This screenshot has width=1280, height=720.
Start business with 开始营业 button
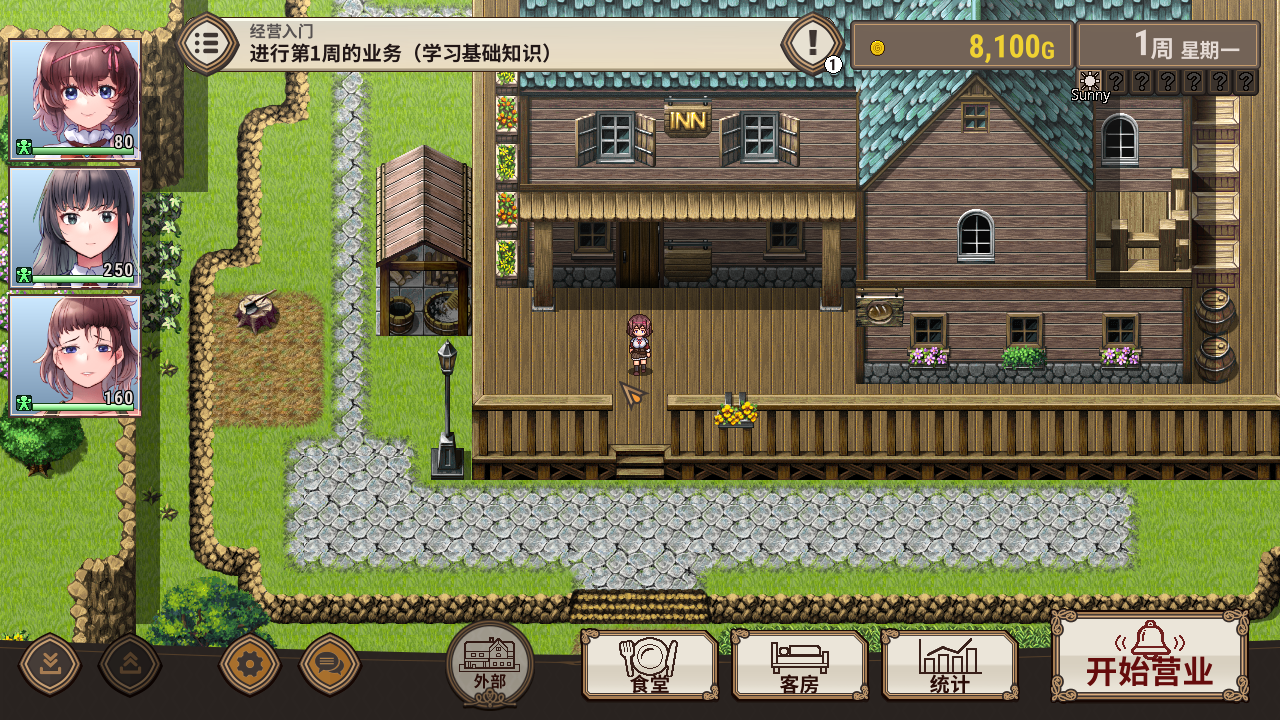pos(1149,657)
